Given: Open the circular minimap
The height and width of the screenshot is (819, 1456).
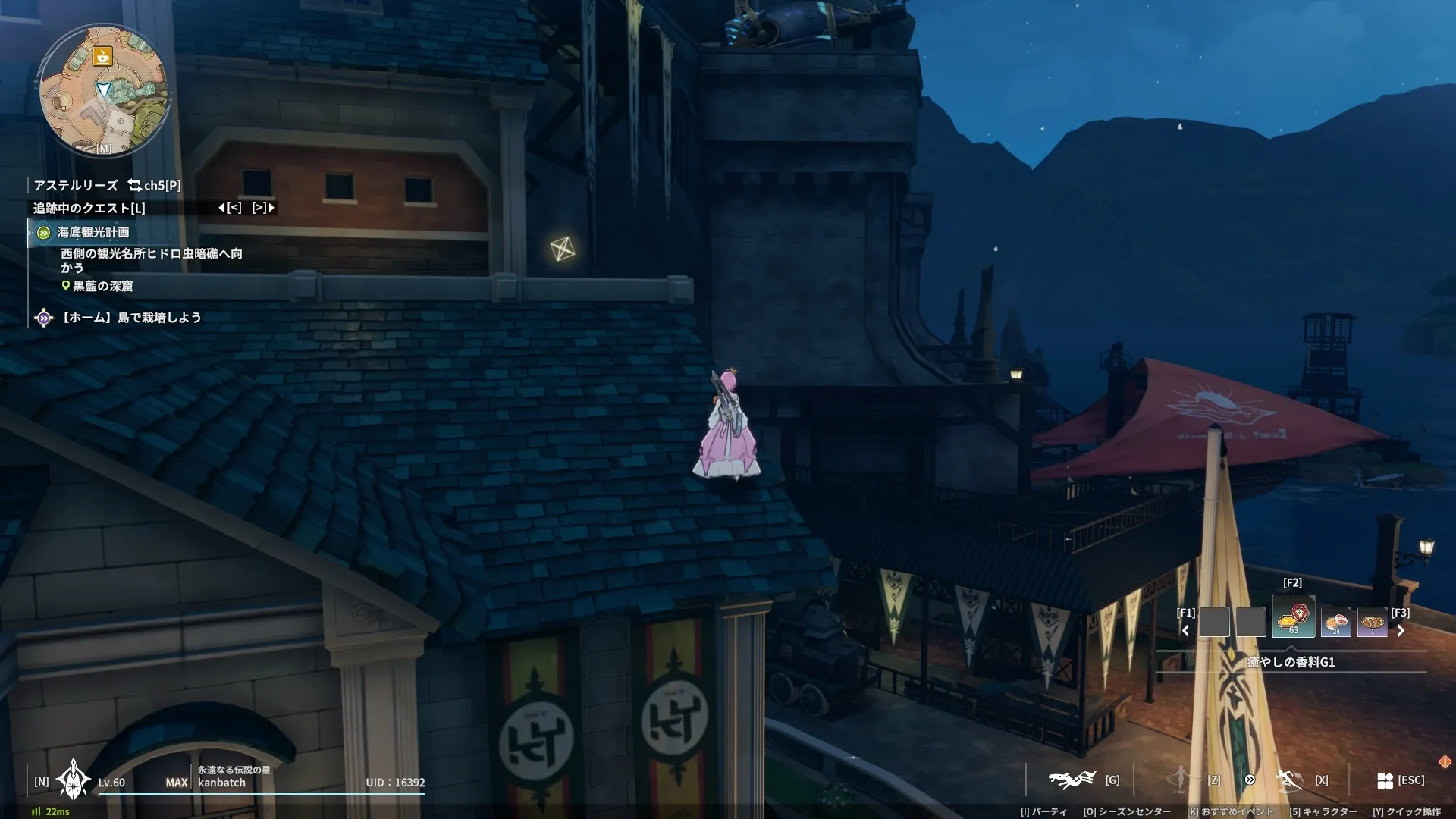Looking at the screenshot, I should point(104,89).
